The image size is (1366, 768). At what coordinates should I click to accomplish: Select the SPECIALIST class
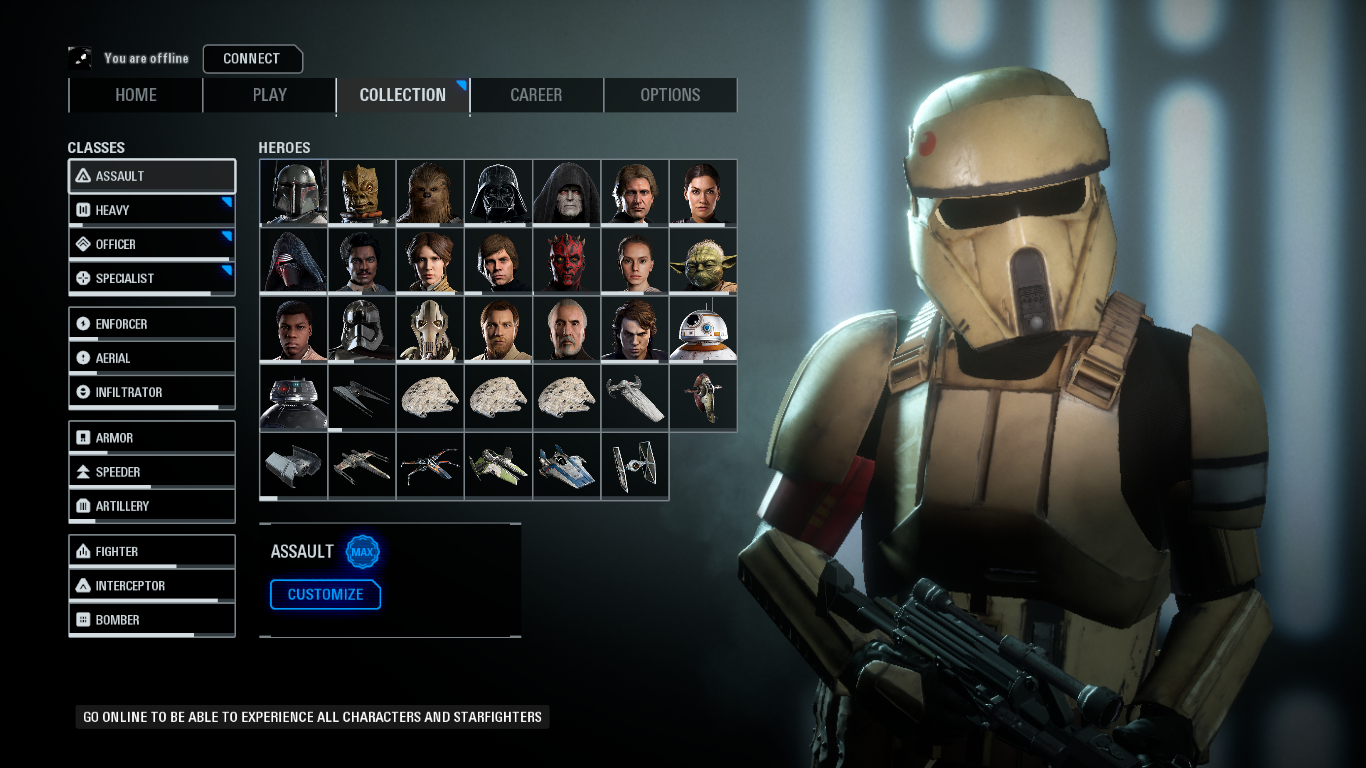[x=152, y=278]
